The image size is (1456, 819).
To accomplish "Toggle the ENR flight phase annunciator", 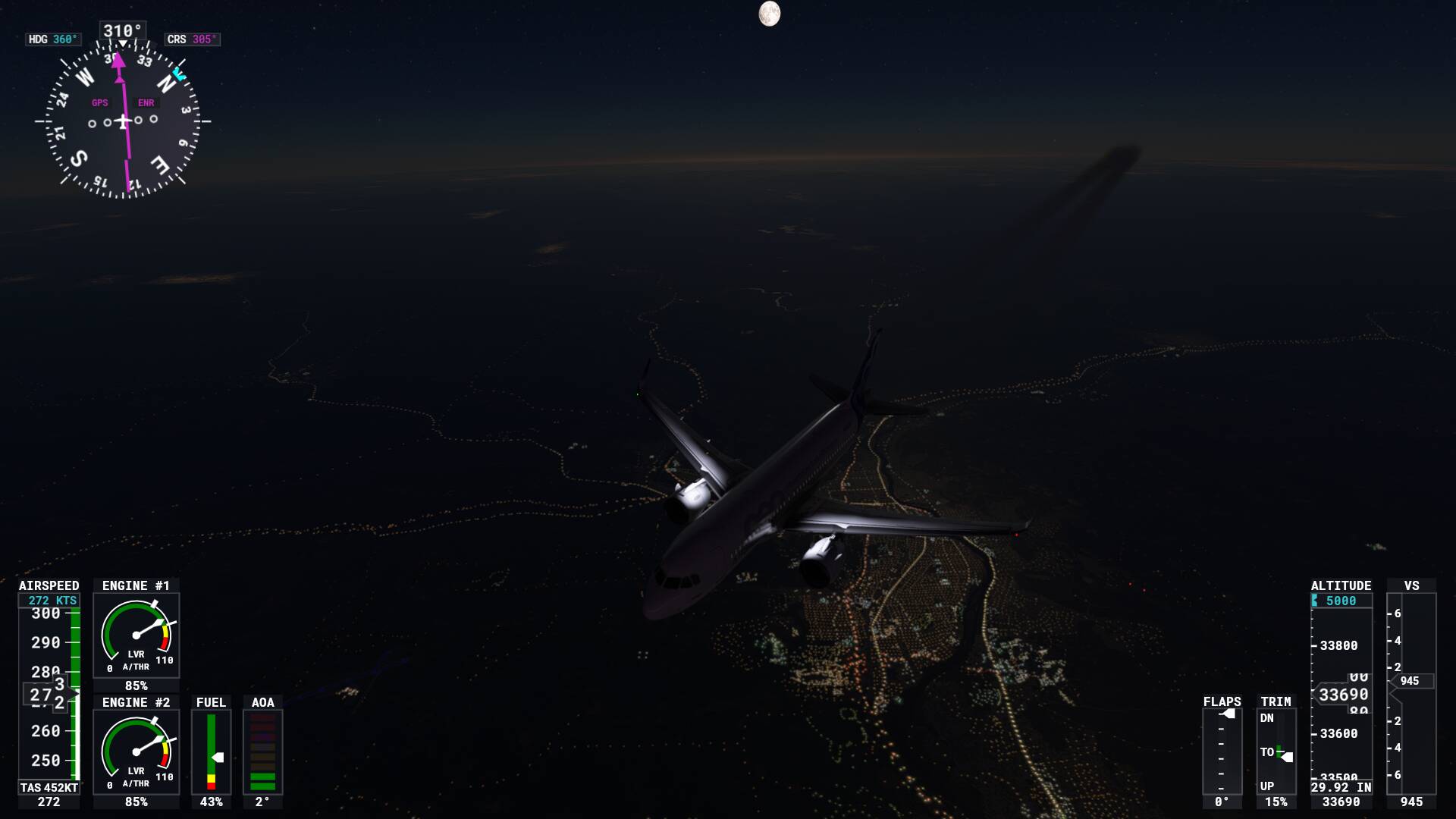I will click(146, 101).
